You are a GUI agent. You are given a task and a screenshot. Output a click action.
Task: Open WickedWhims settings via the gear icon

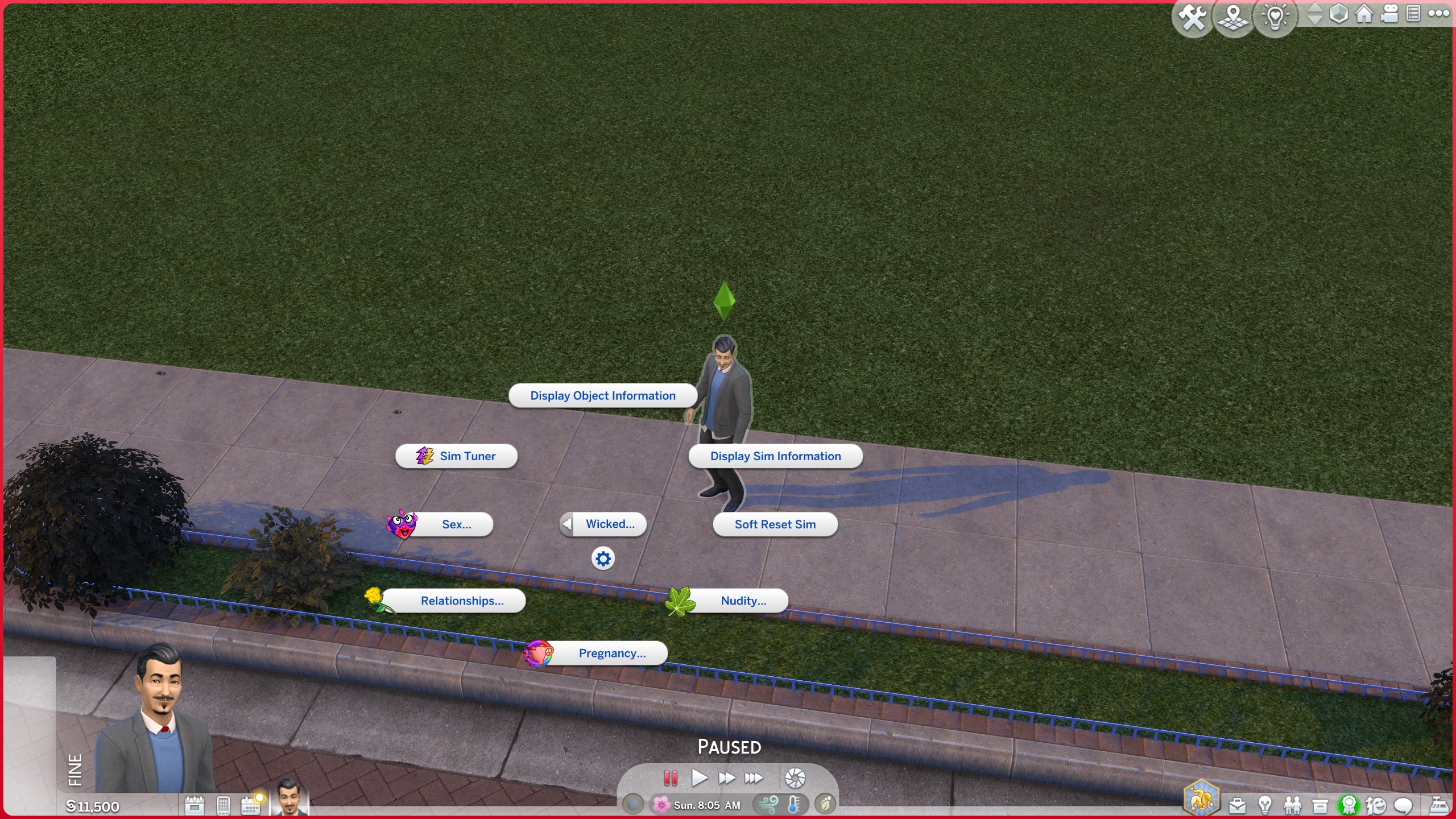pyautogui.click(x=603, y=559)
